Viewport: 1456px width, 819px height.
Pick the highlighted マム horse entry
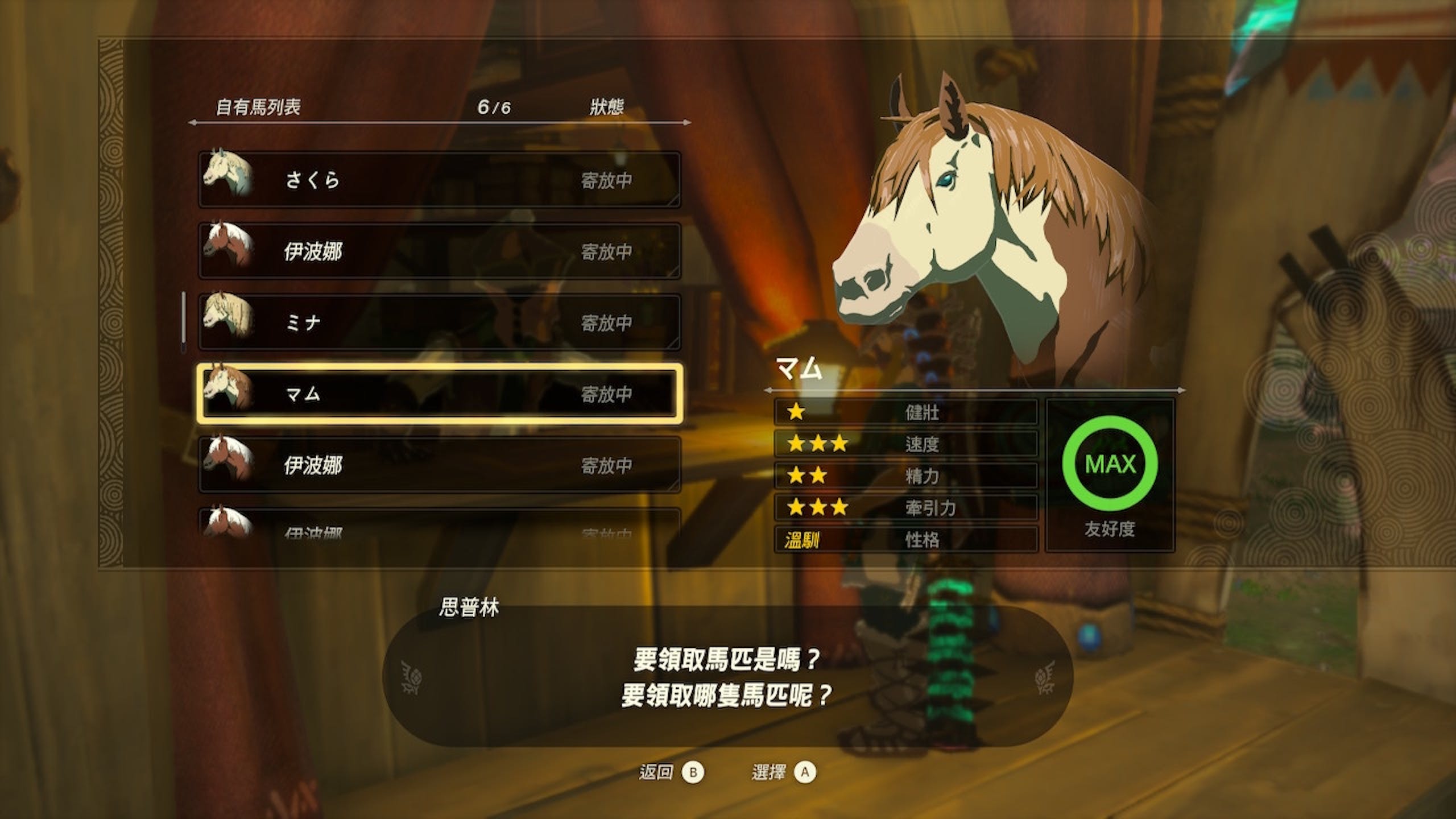click(x=439, y=394)
